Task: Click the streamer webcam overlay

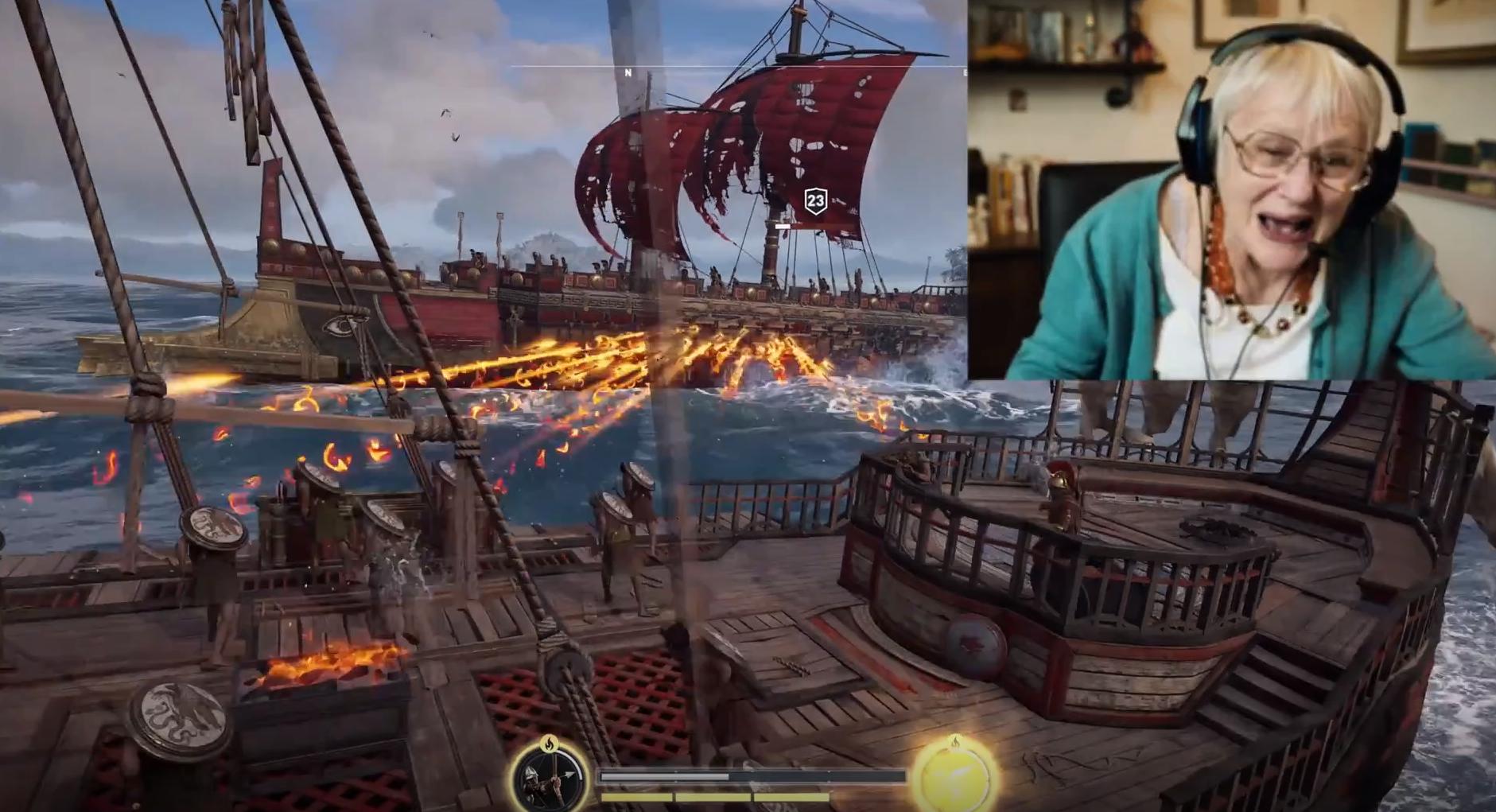Action: click(1231, 189)
